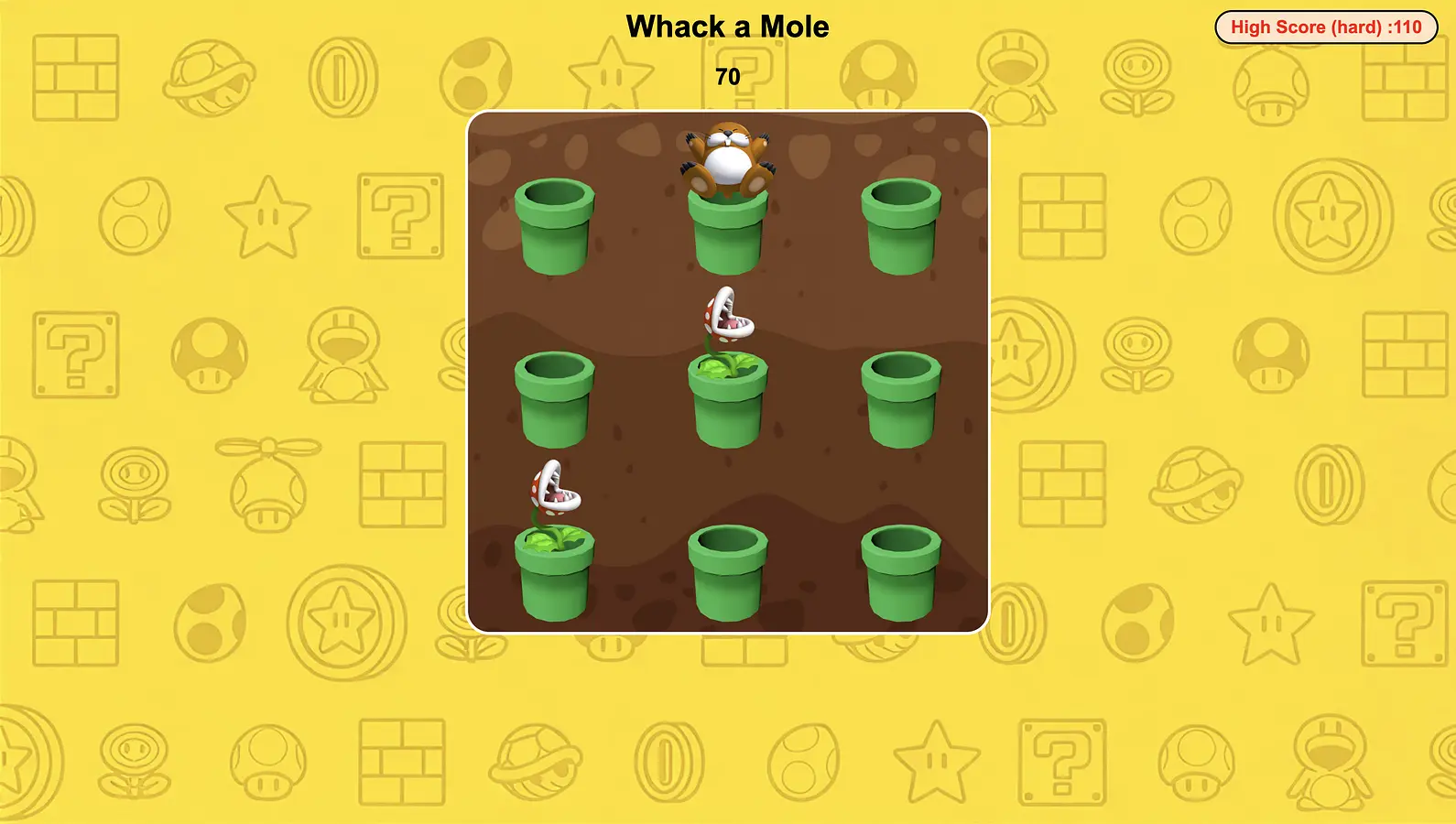Select the middle left pipe
This screenshot has width=1456, height=824.
point(554,403)
